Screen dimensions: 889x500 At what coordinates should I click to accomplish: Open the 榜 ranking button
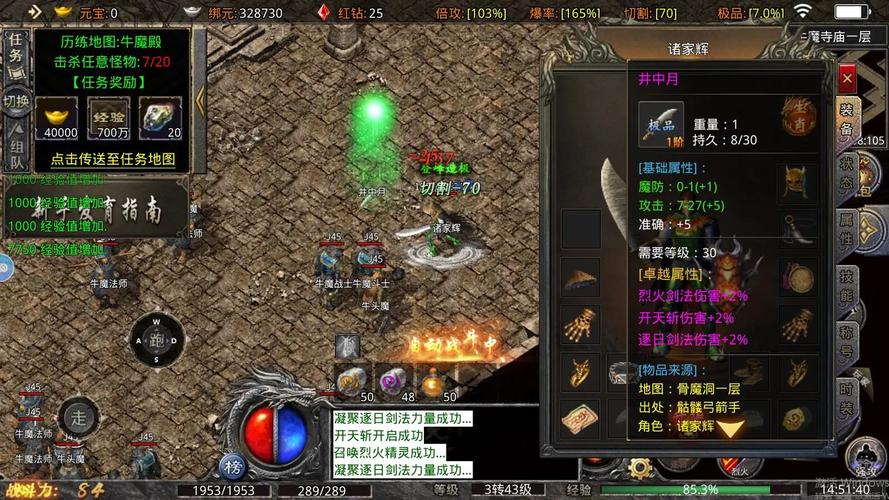pyautogui.click(x=233, y=467)
